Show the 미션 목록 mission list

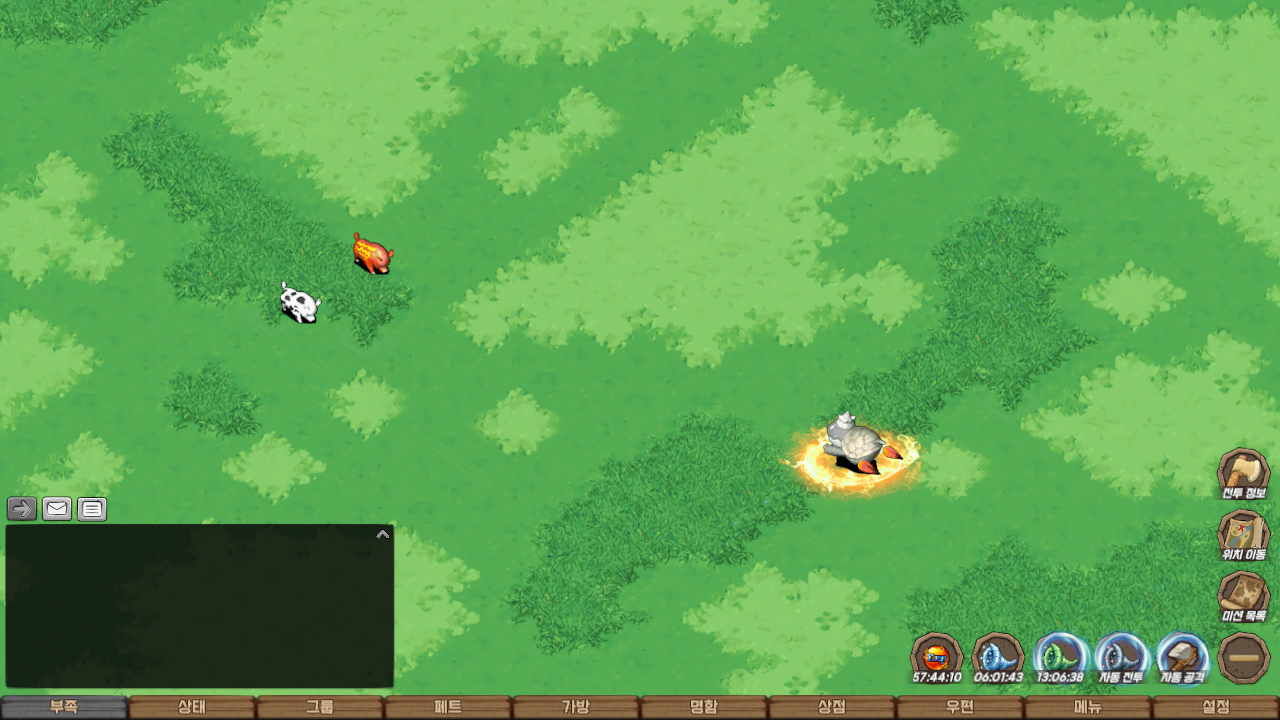tap(1243, 597)
